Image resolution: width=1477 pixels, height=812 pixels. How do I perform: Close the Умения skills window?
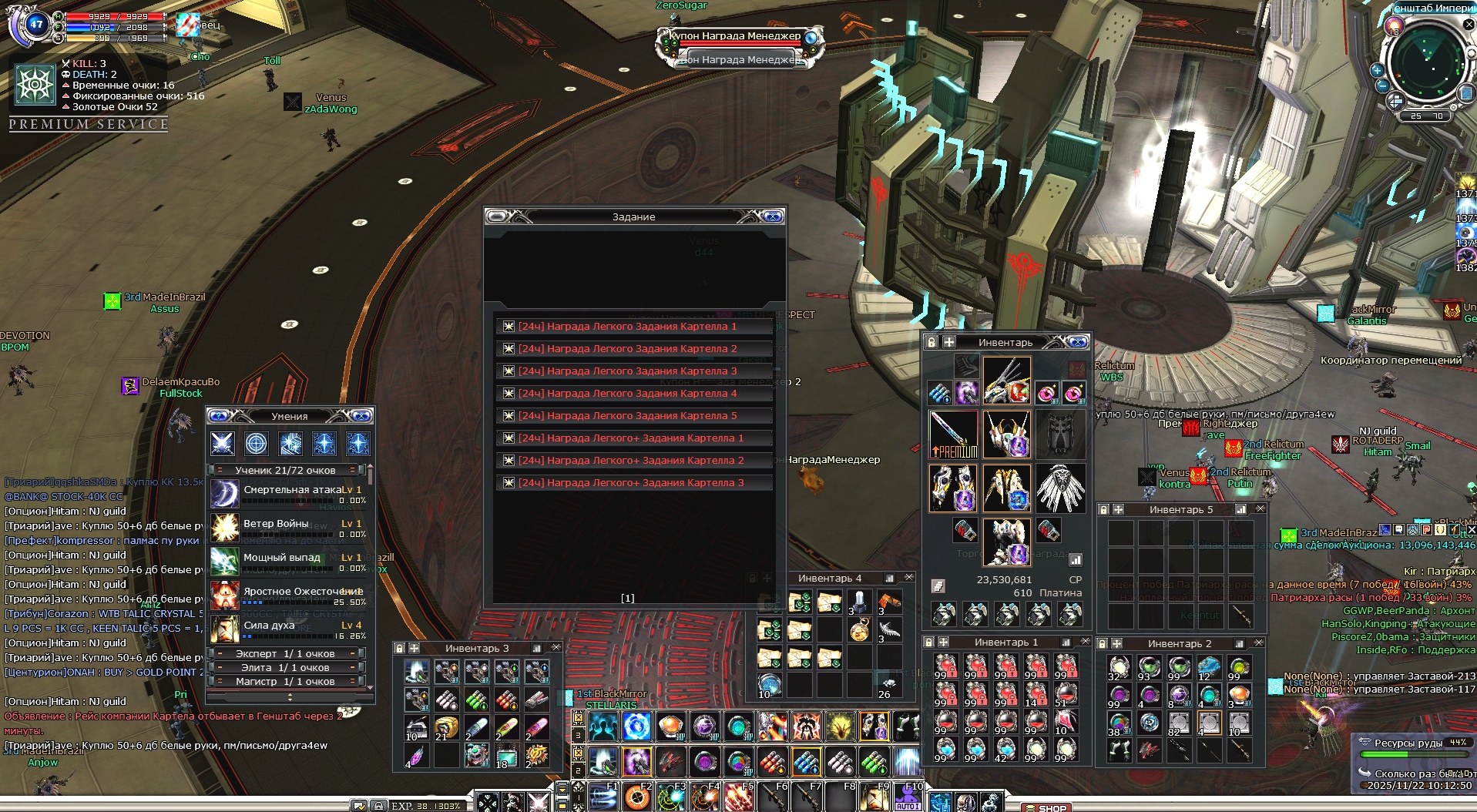(x=362, y=416)
